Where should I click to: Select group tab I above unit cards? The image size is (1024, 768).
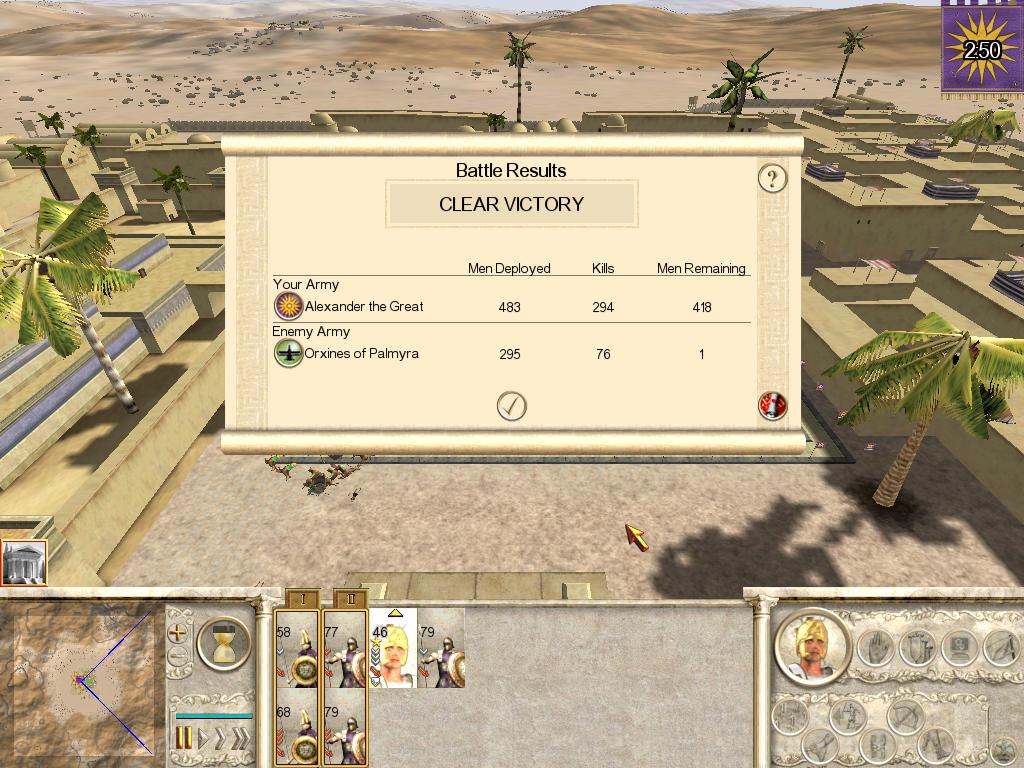302,598
